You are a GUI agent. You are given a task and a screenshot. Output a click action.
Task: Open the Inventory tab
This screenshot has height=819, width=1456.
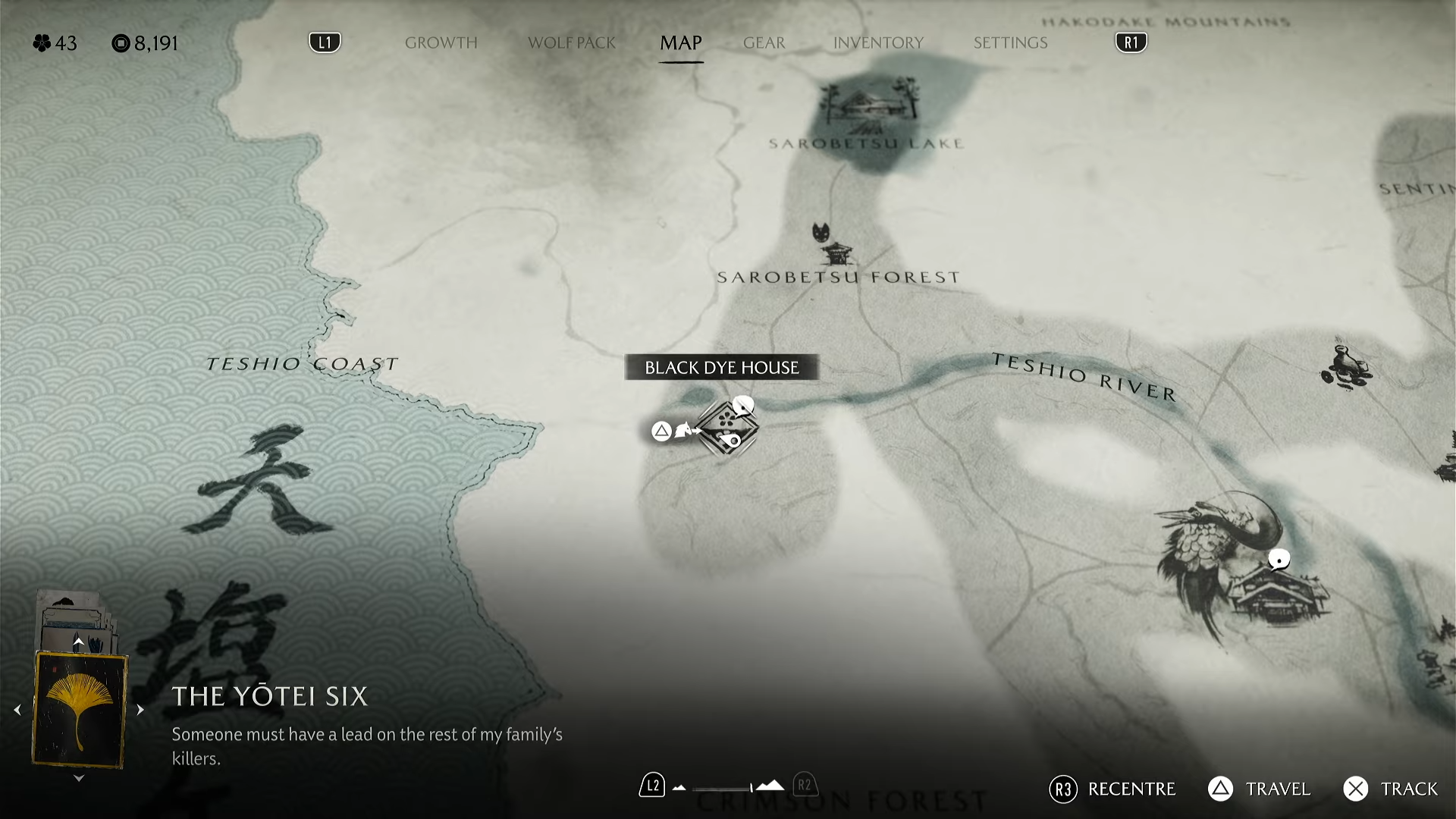pyautogui.click(x=878, y=43)
